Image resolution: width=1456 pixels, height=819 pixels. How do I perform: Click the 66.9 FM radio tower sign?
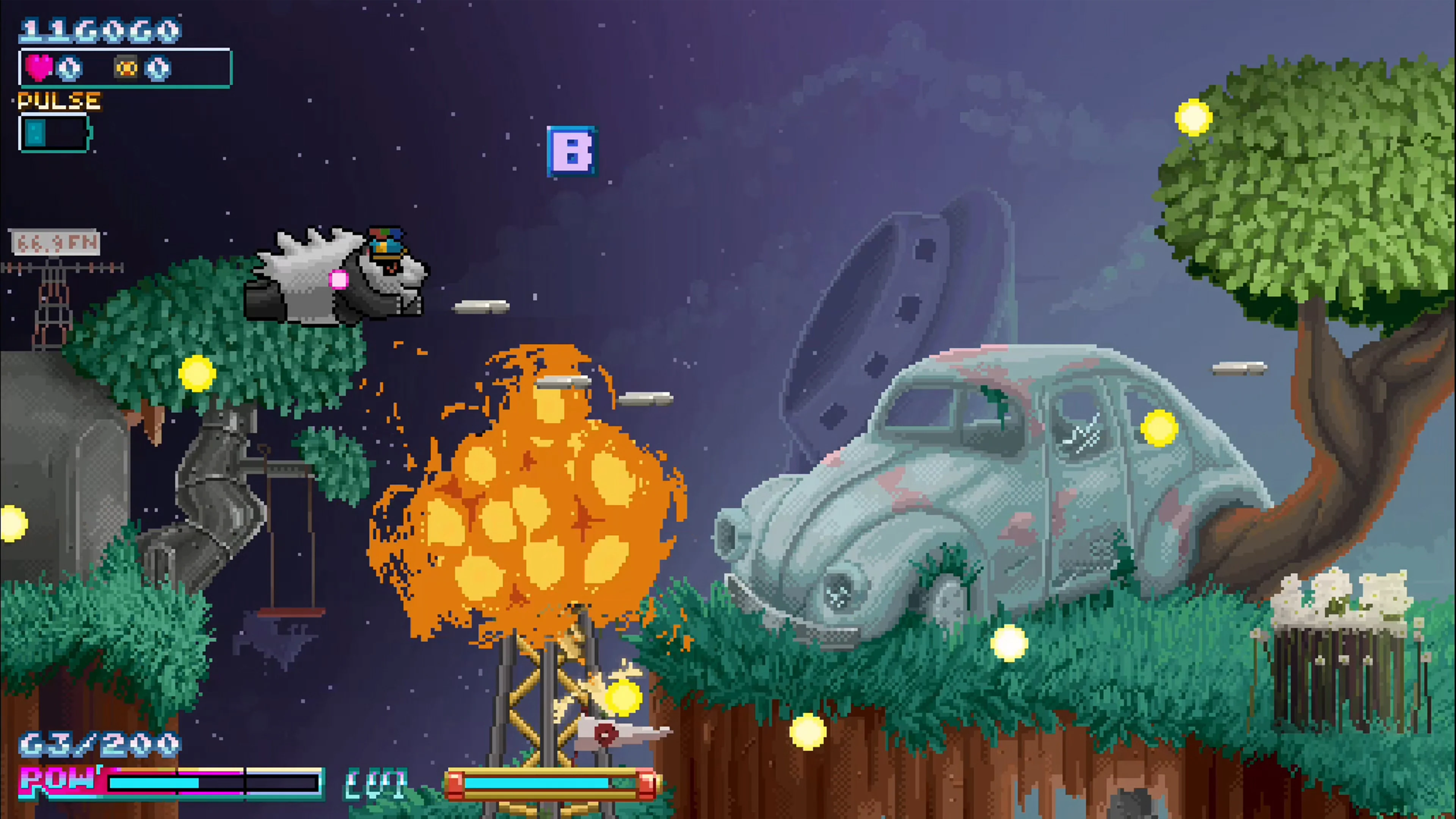(x=56, y=243)
